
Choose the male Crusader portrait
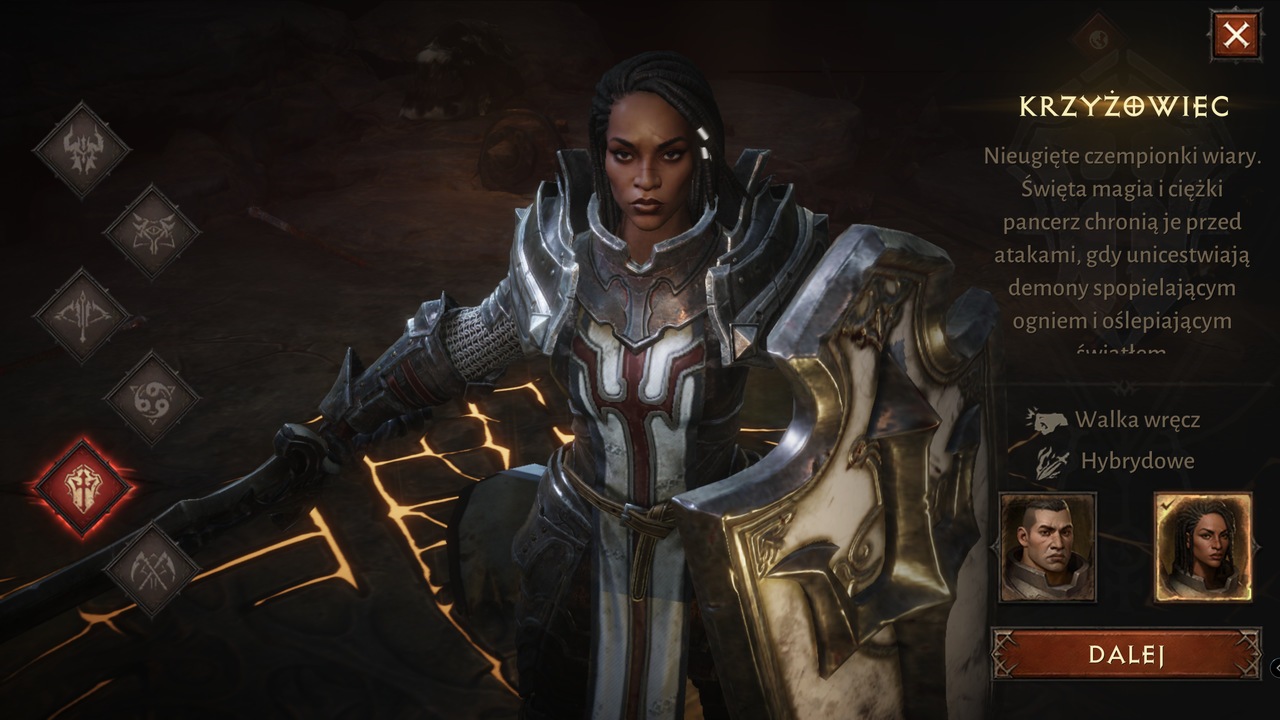point(1048,547)
